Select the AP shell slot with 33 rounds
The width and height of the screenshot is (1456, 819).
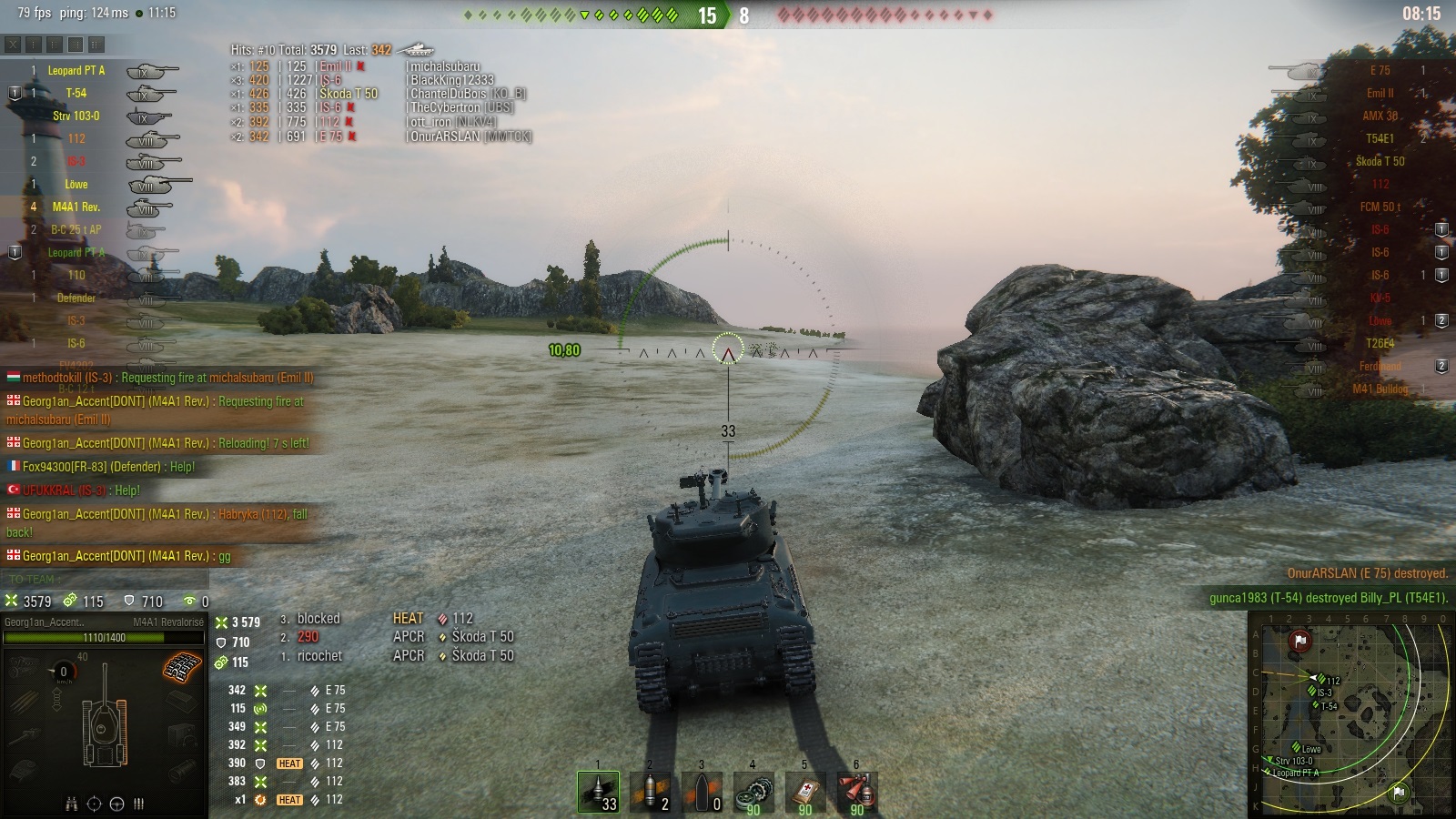coord(599,792)
